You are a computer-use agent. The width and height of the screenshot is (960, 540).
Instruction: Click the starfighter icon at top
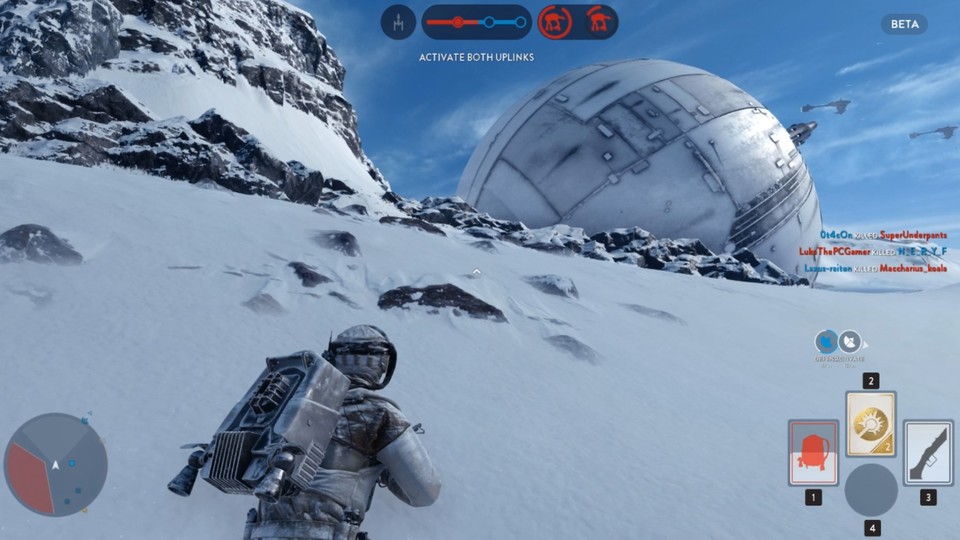pyautogui.click(x=398, y=21)
